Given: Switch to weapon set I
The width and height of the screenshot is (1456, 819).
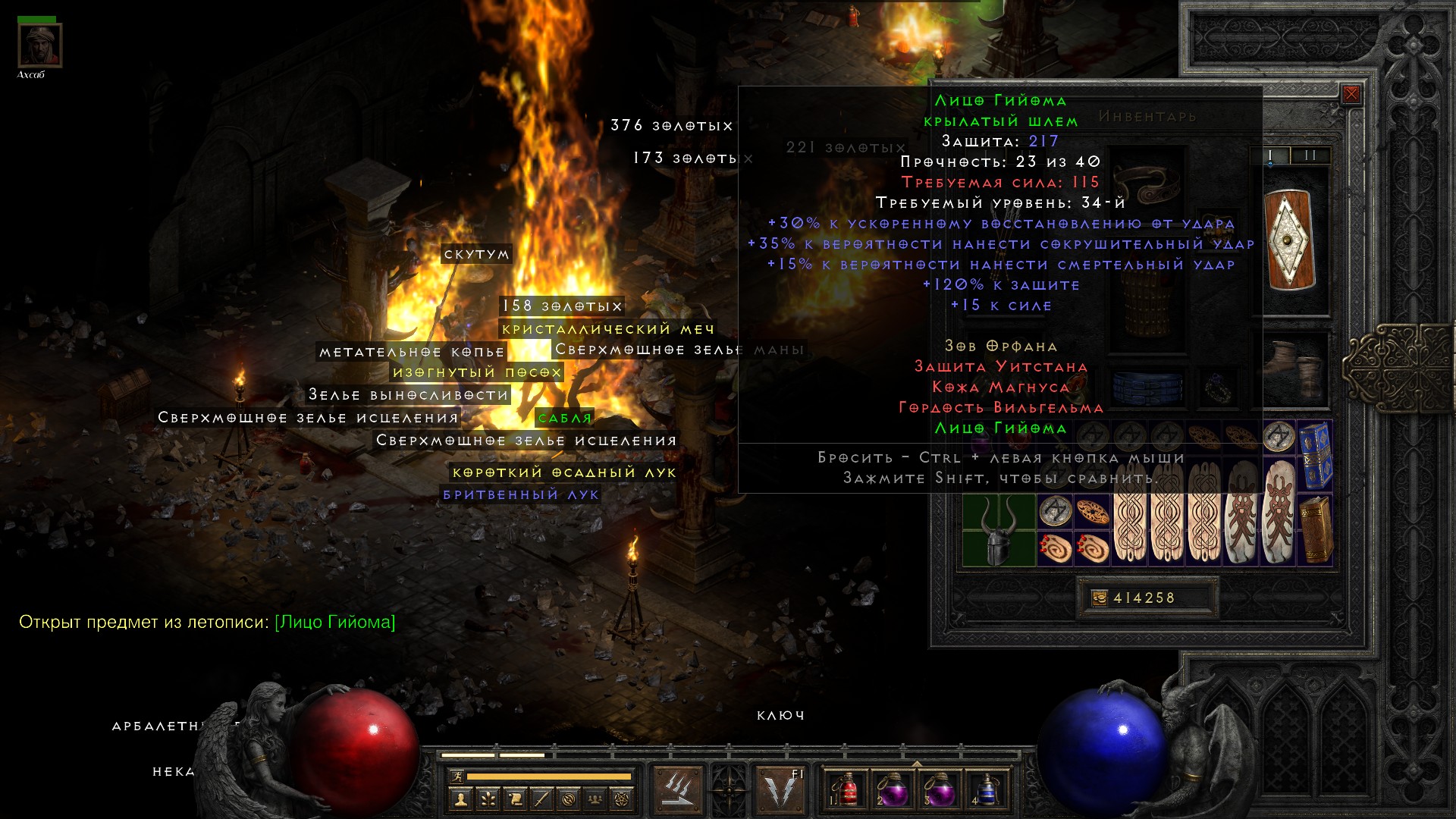Looking at the screenshot, I should pyautogui.click(x=1270, y=155).
